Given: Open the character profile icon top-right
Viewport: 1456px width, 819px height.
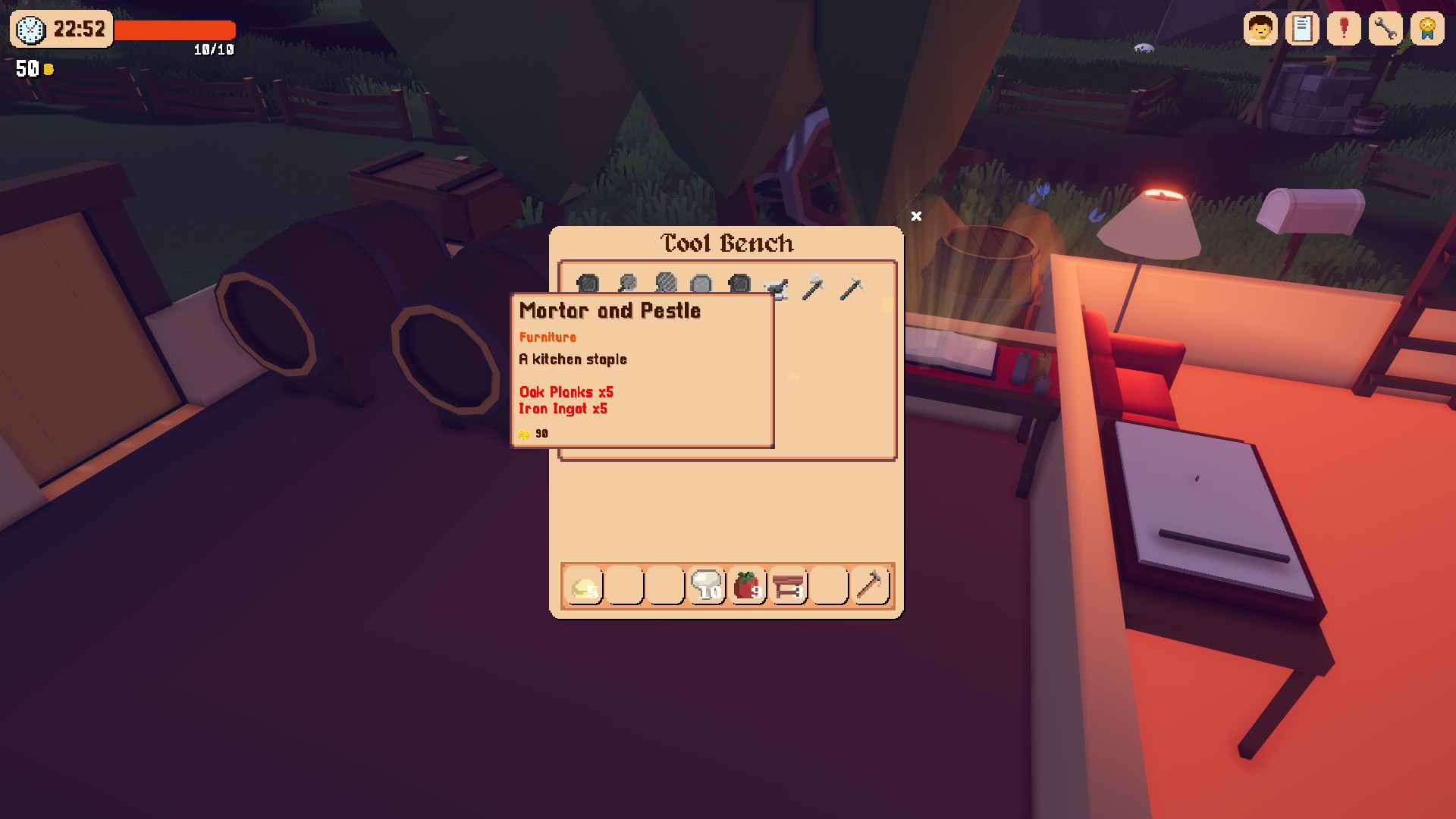Looking at the screenshot, I should (1261, 29).
